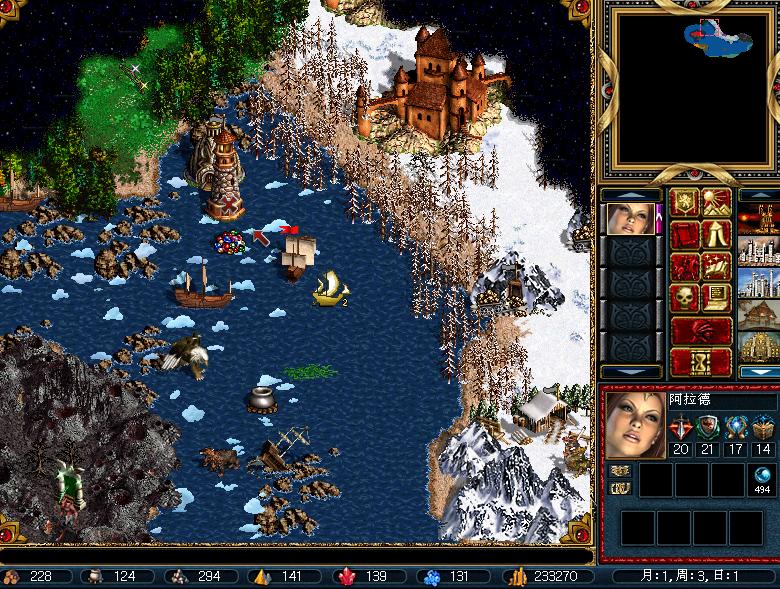Open the large hero portrait in the info panel
This screenshot has width=780, height=589.
pos(634,423)
